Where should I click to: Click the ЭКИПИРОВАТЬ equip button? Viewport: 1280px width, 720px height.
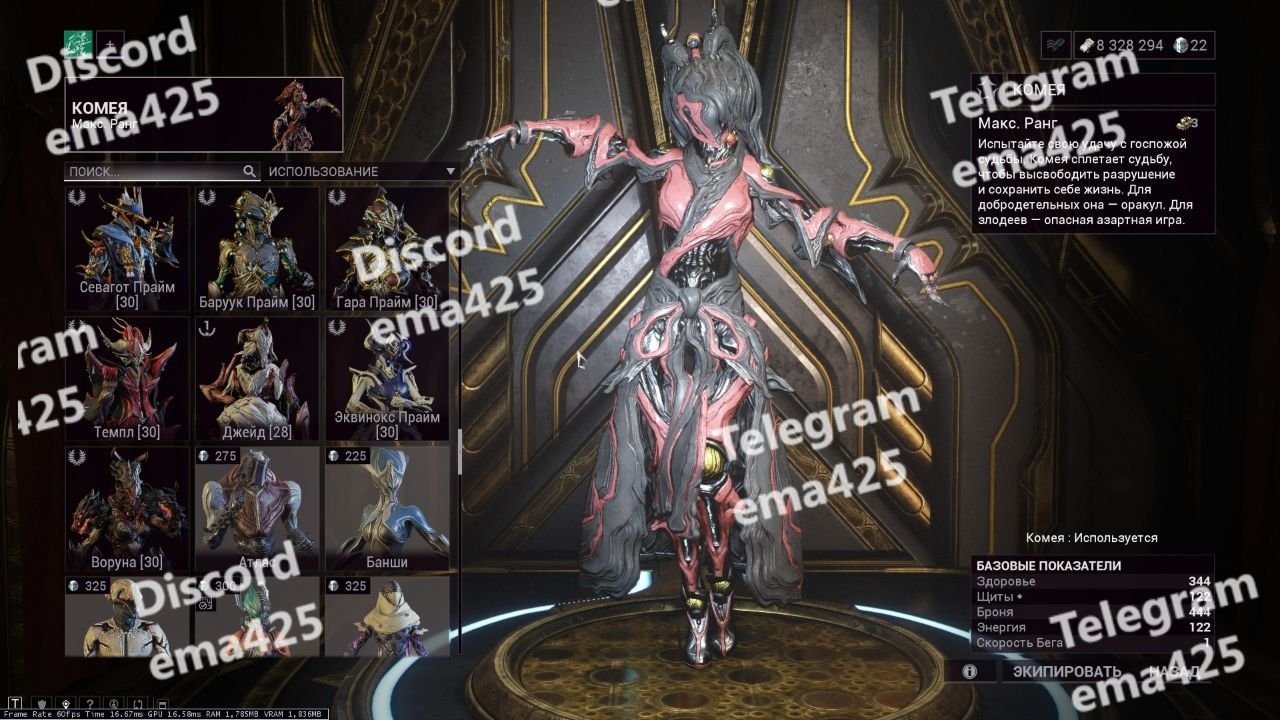[1066, 672]
